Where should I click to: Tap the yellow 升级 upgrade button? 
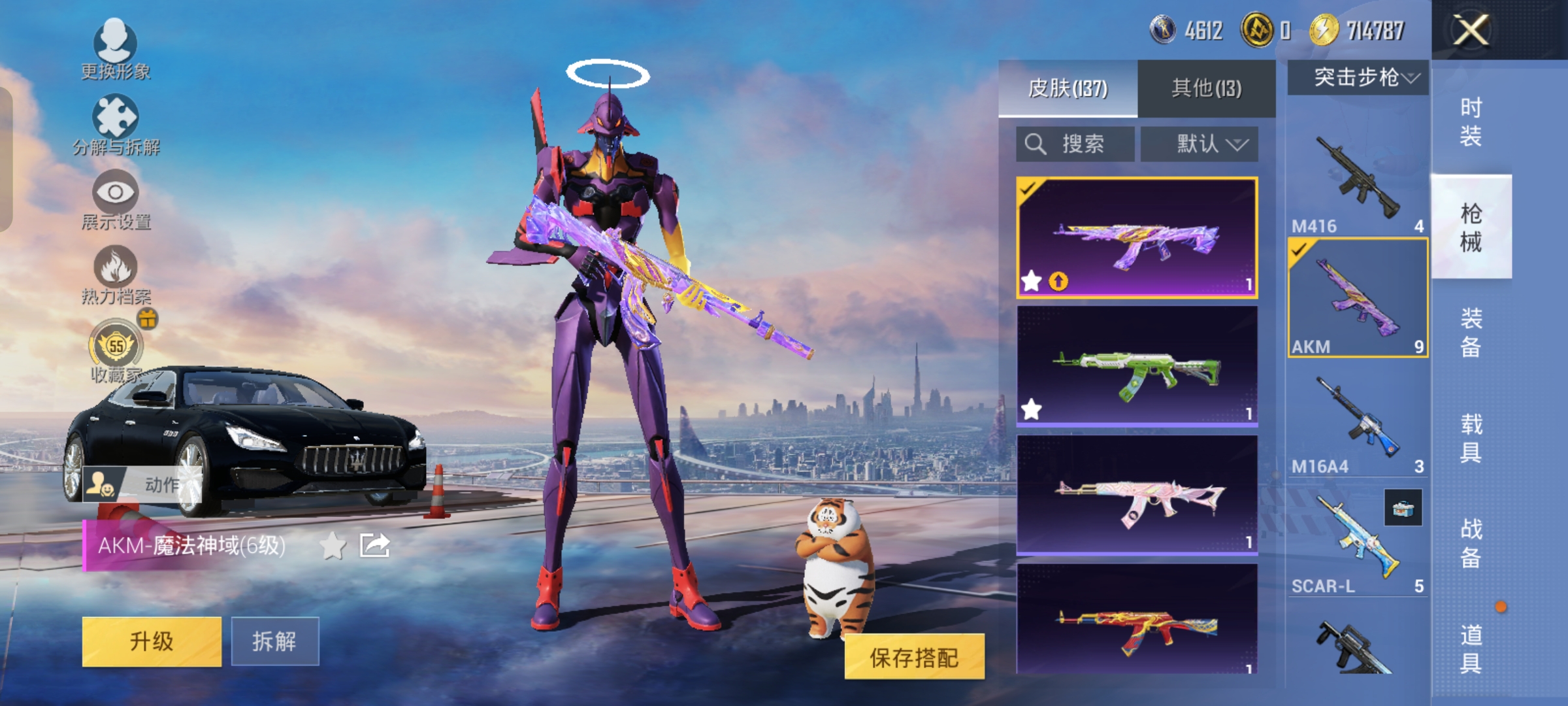[152, 641]
